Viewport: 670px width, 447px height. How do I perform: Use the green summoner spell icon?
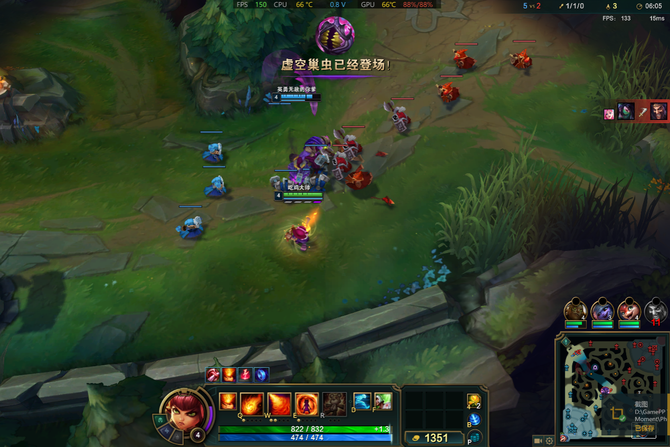pyautogui.click(x=382, y=401)
